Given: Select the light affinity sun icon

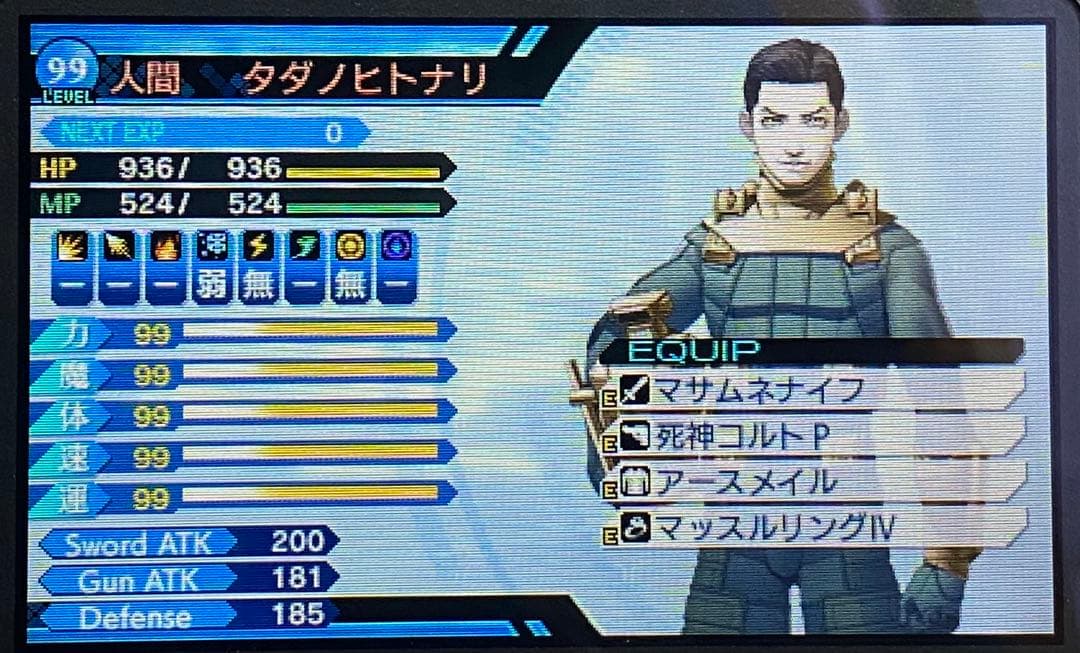Looking at the screenshot, I should coord(350,247).
